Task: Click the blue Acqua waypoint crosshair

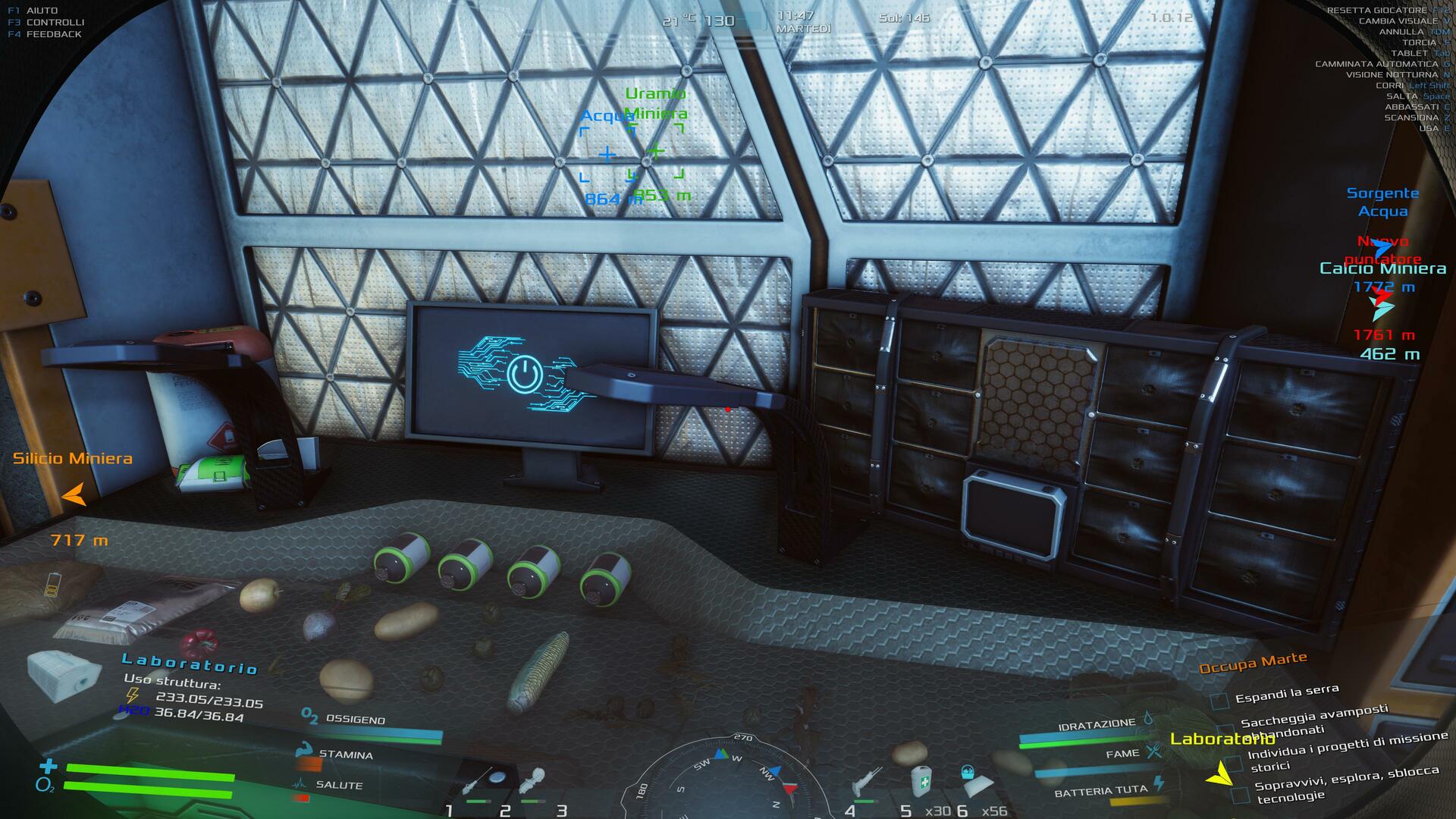Action: click(607, 155)
